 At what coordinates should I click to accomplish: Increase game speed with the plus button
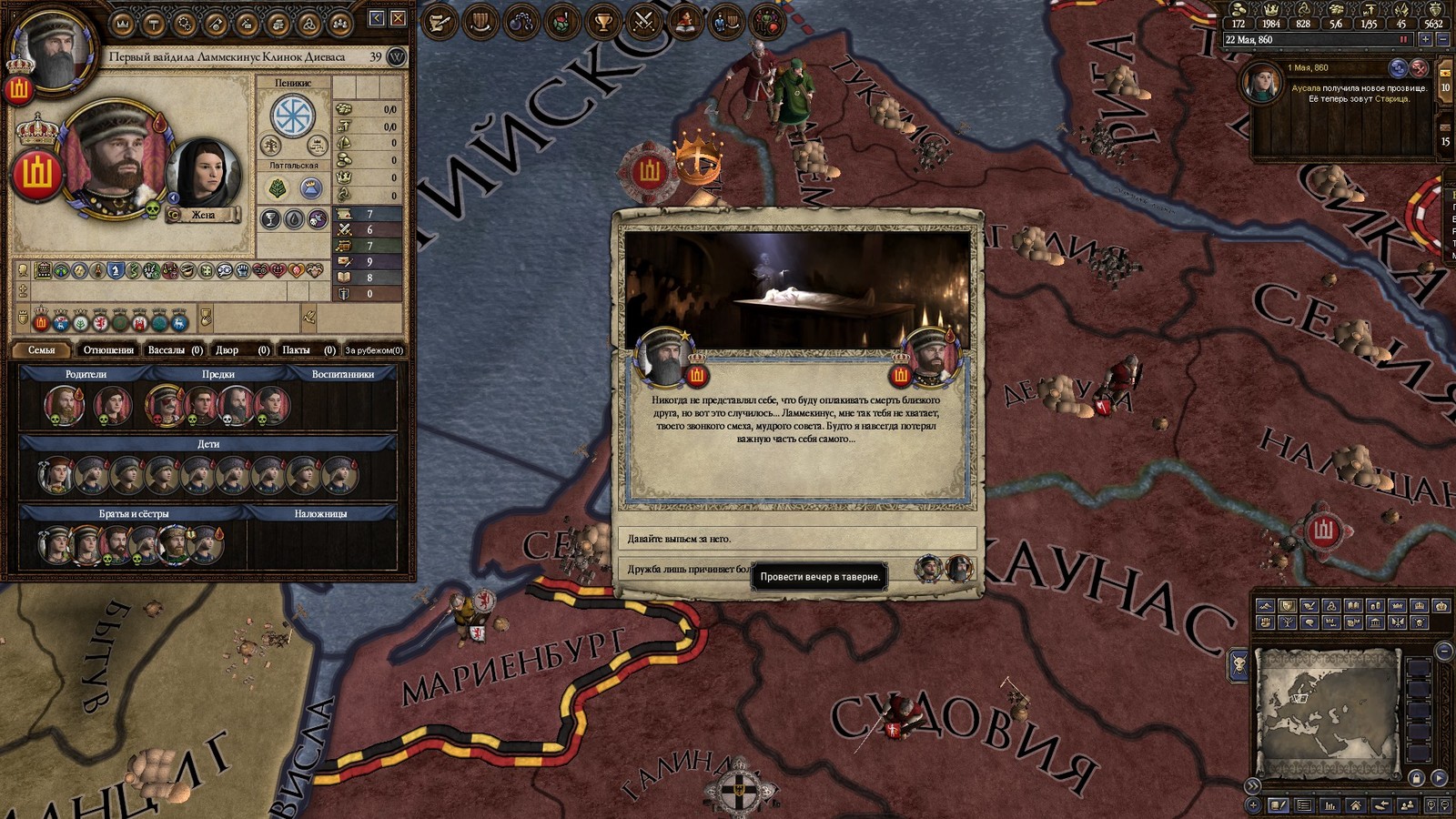pyautogui.click(x=1425, y=40)
